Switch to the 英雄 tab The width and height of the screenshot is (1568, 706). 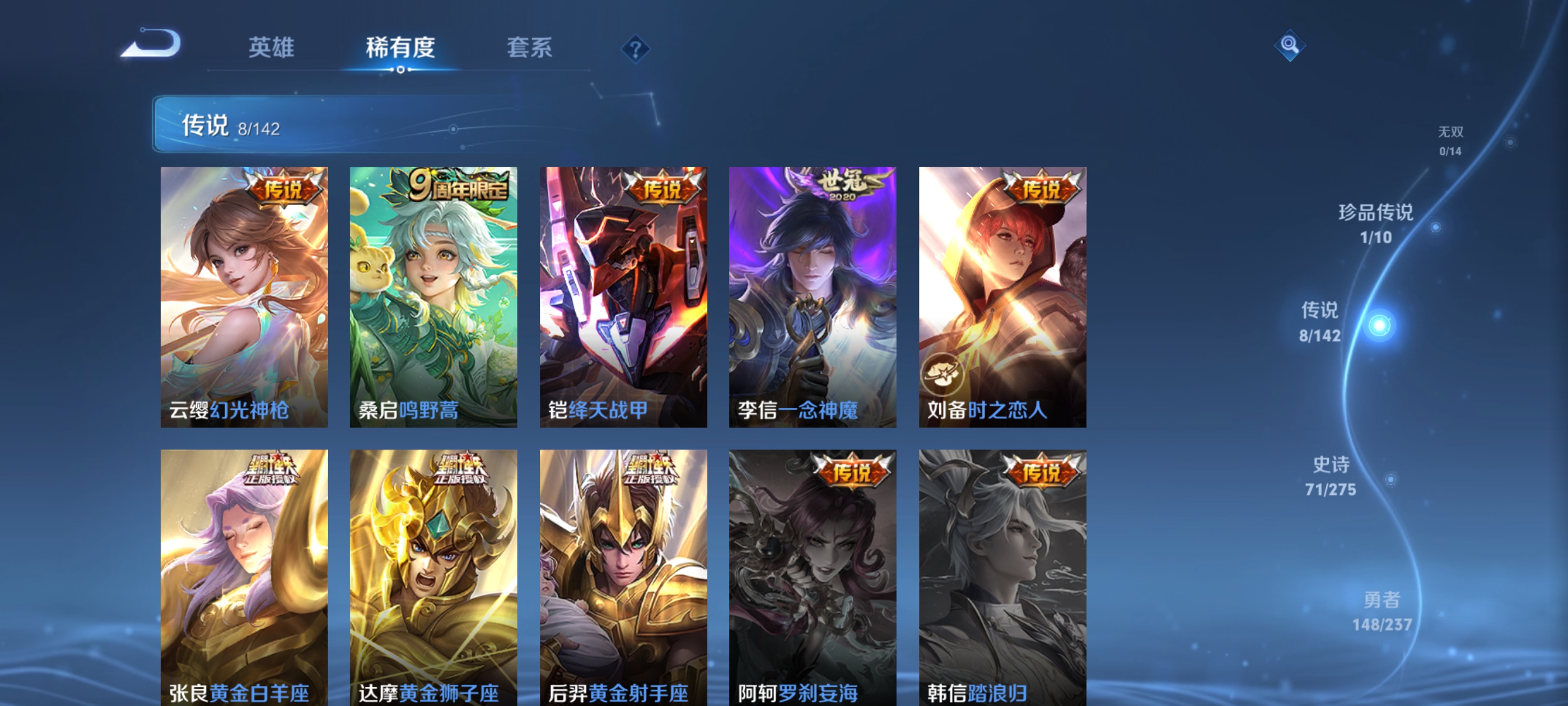pos(272,49)
